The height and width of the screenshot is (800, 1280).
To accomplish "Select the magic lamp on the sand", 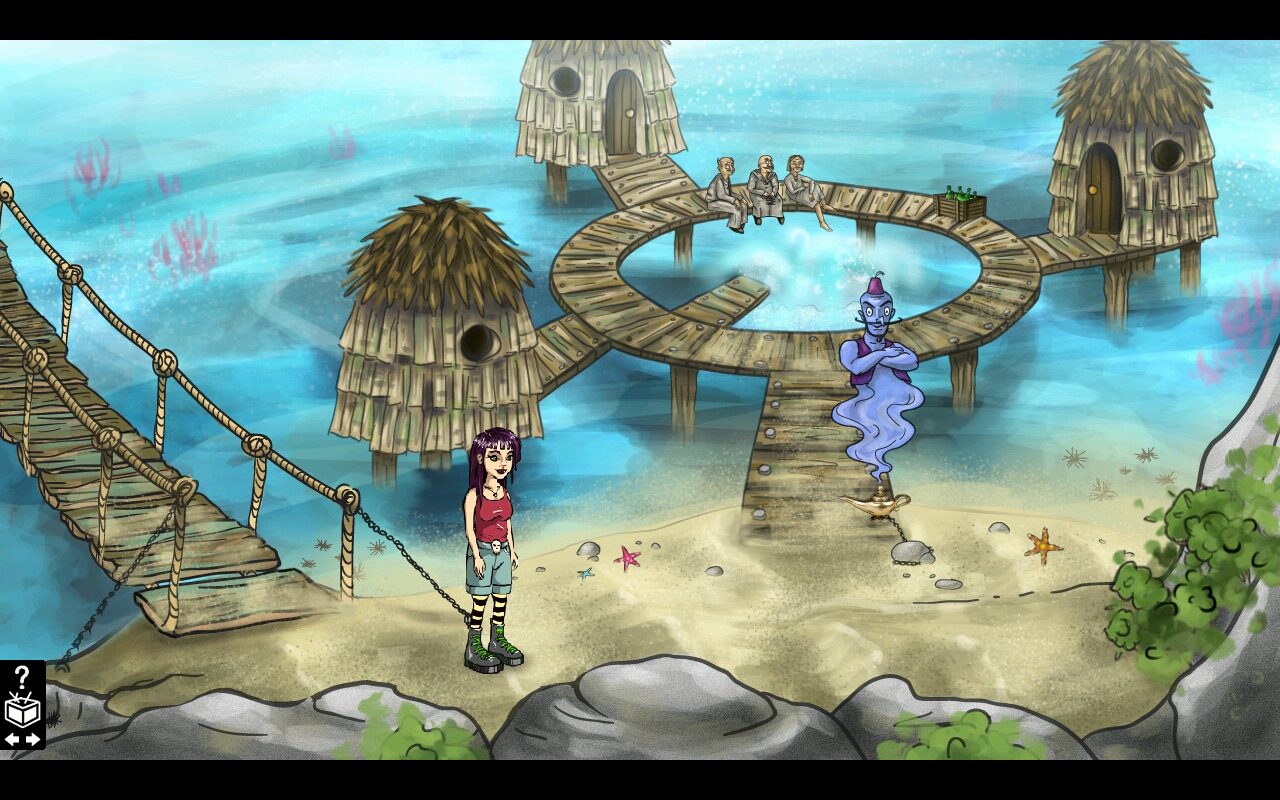I will click(x=878, y=507).
